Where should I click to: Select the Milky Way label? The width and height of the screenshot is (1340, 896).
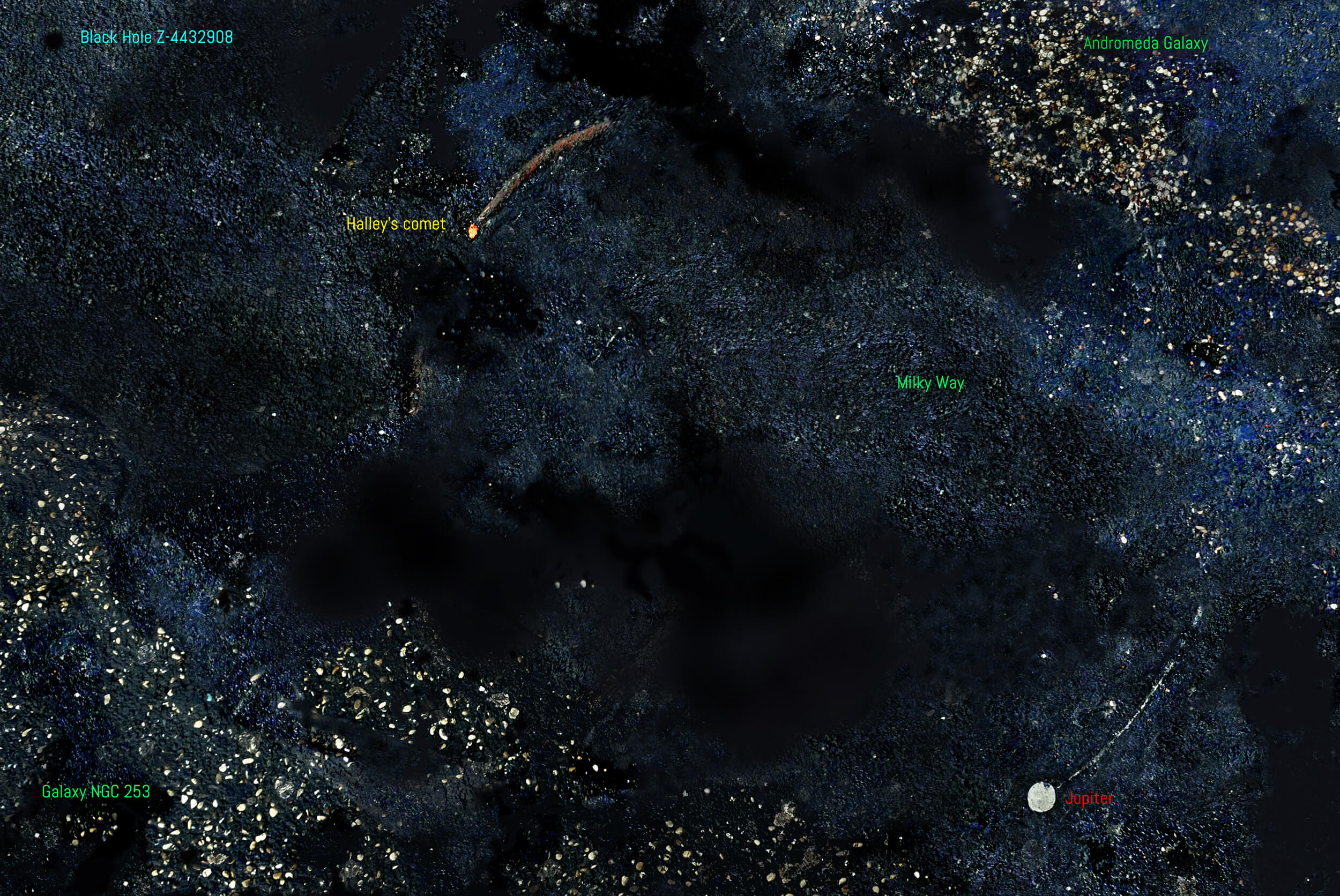click(x=930, y=383)
